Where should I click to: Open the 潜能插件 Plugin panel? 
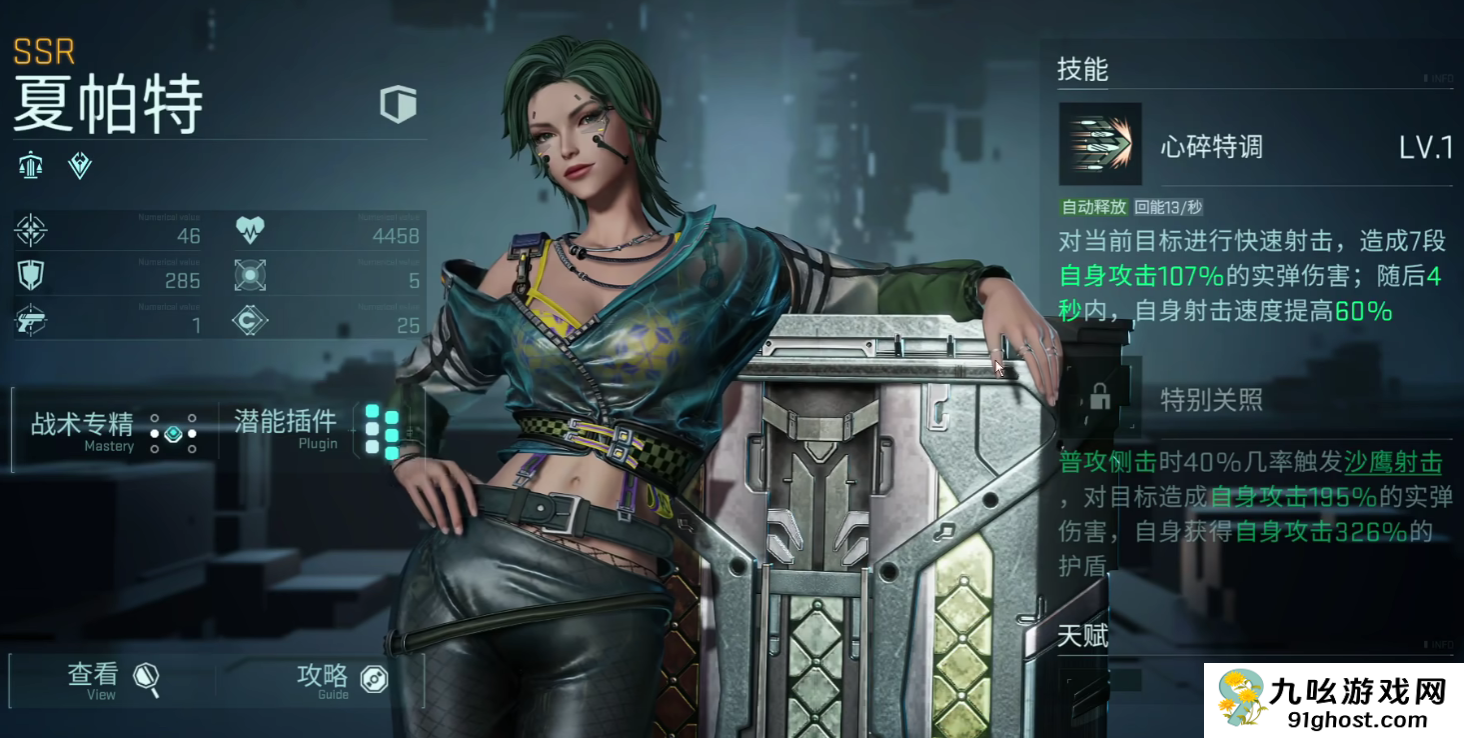[x=316, y=430]
